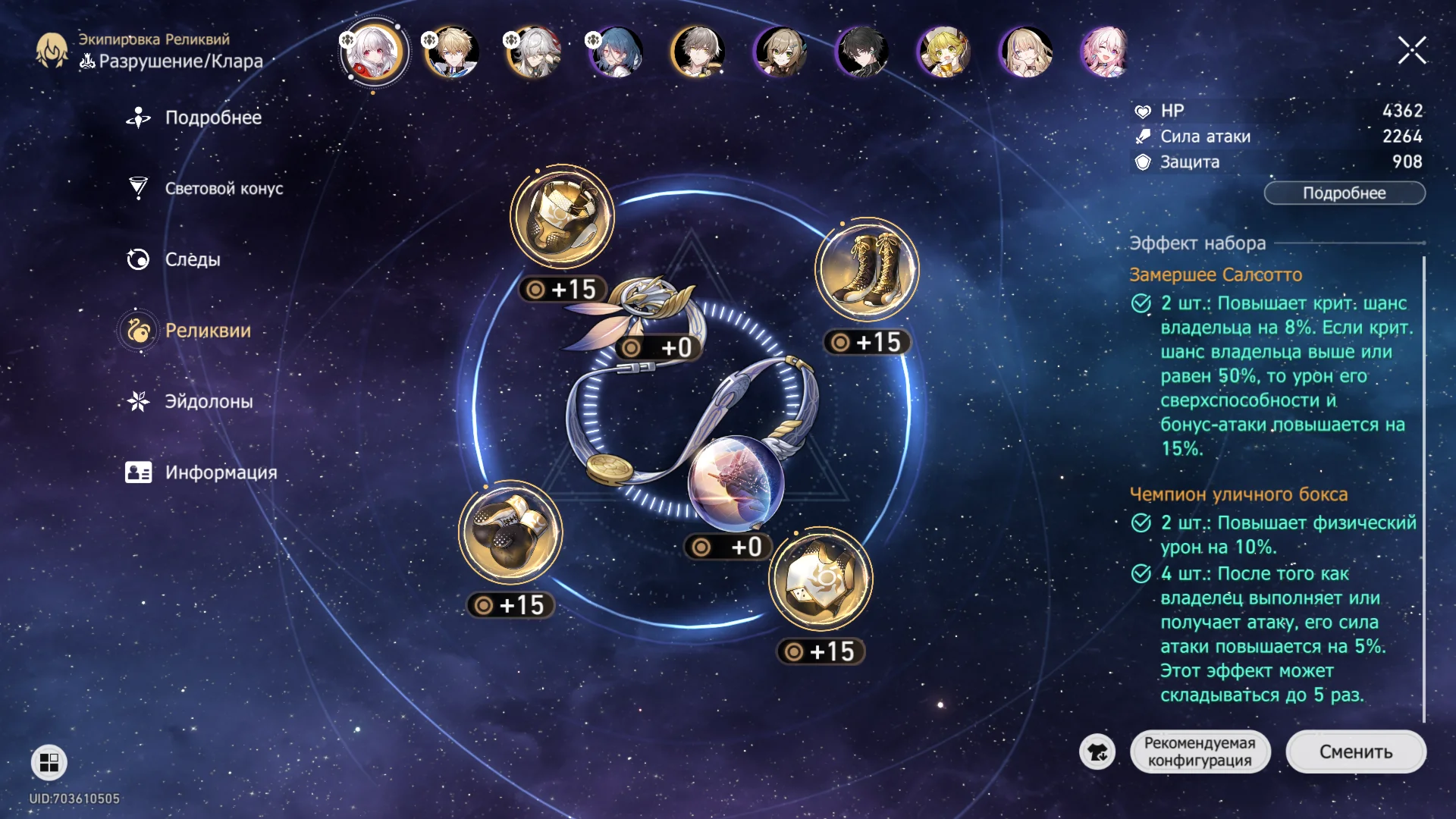This screenshot has height=819, width=1456.
Task: Select the Реликвии tab
Action: tap(207, 331)
